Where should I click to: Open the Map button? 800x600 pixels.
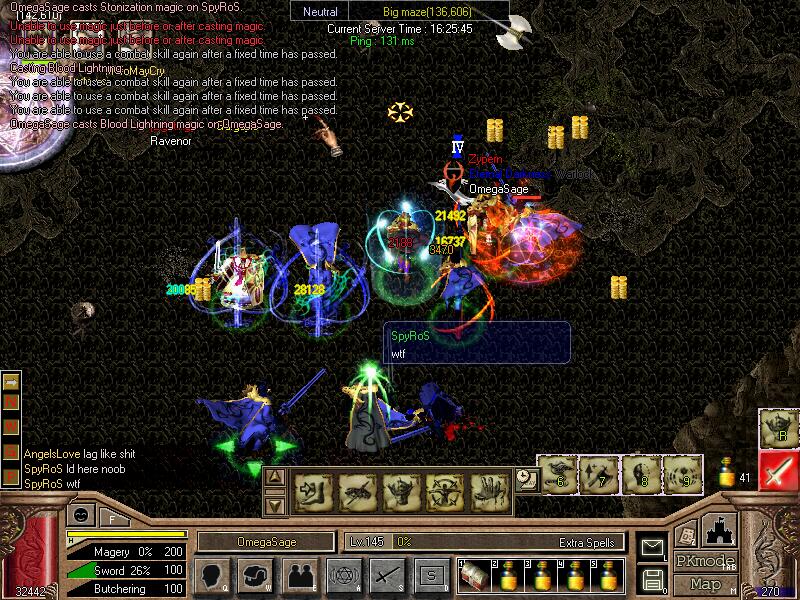pos(706,584)
